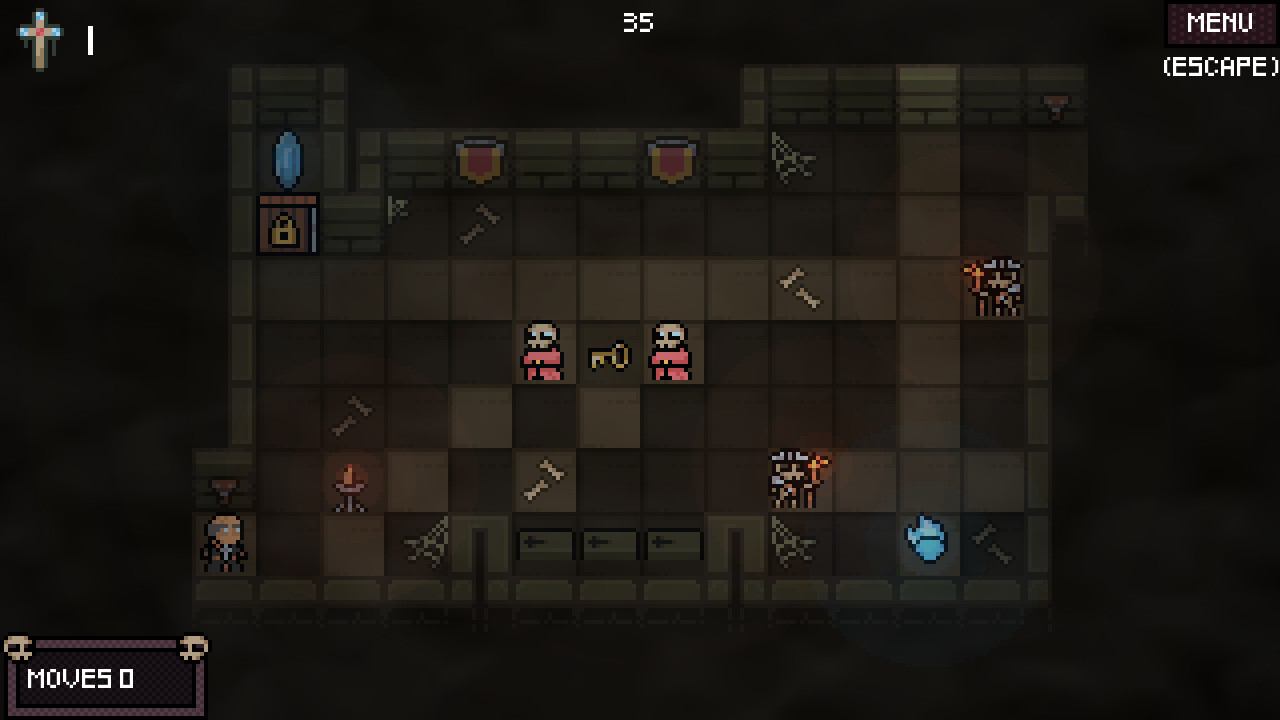Click the blue ghost enemy

click(926, 540)
